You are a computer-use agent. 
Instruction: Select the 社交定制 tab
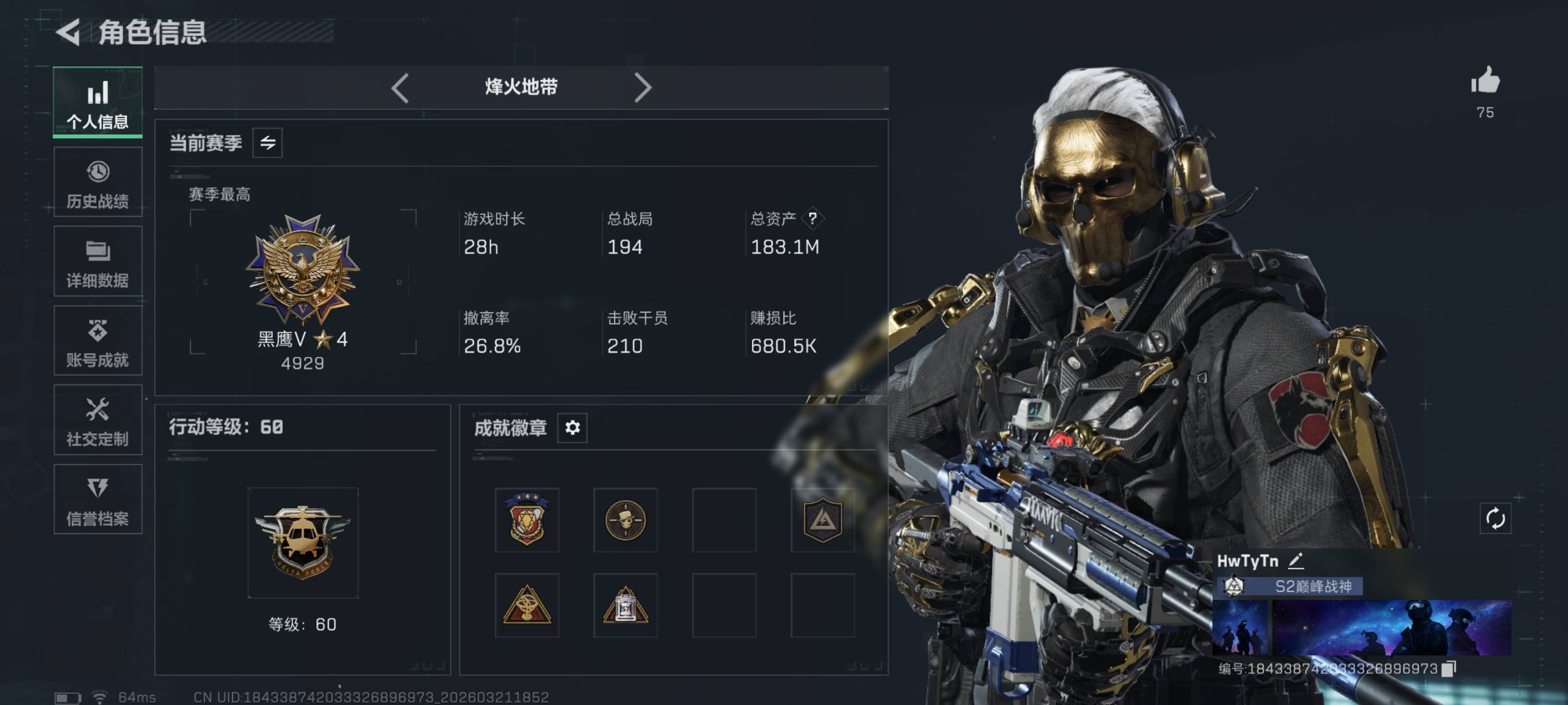coord(97,420)
